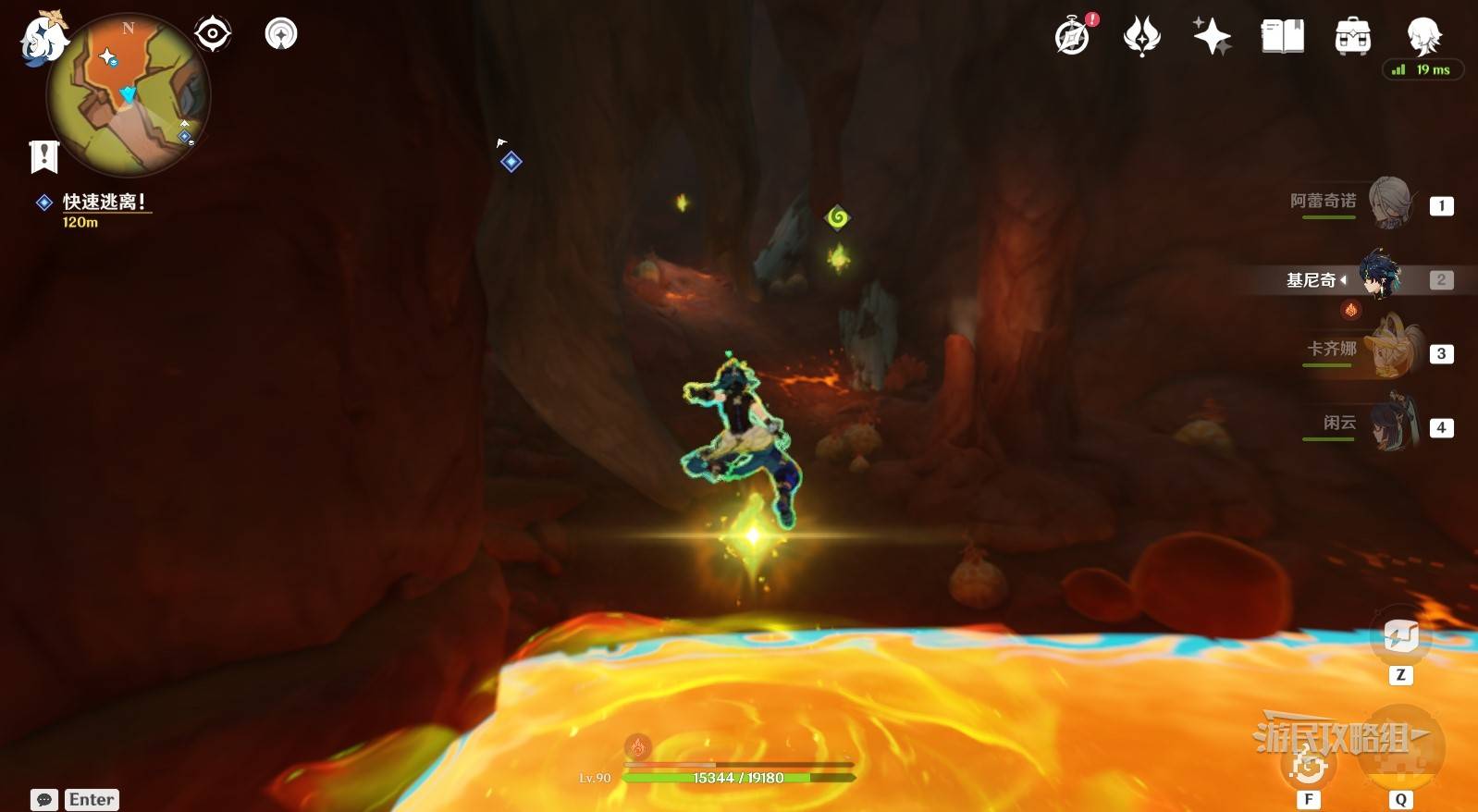Click the round icon right of the target icon
This screenshot has height=812, width=1478.
point(281,34)
